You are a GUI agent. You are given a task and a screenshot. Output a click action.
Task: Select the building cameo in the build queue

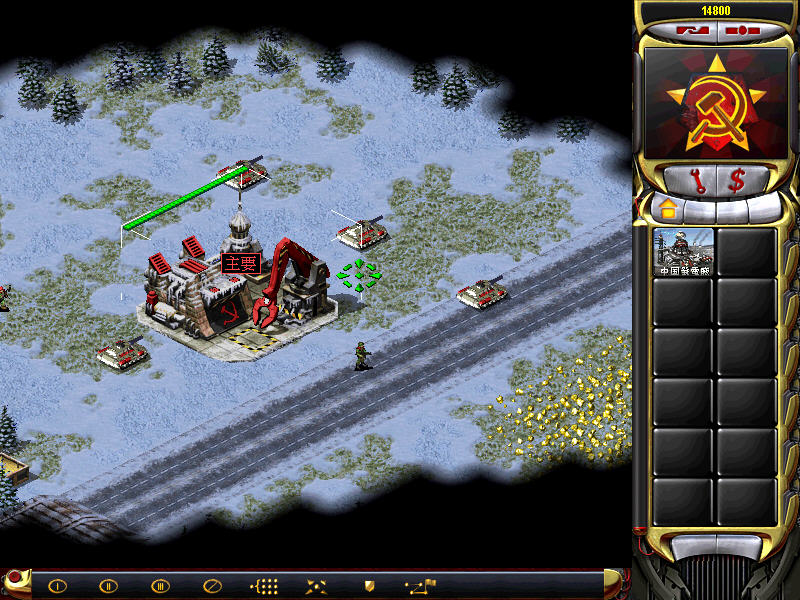point(684,252)
